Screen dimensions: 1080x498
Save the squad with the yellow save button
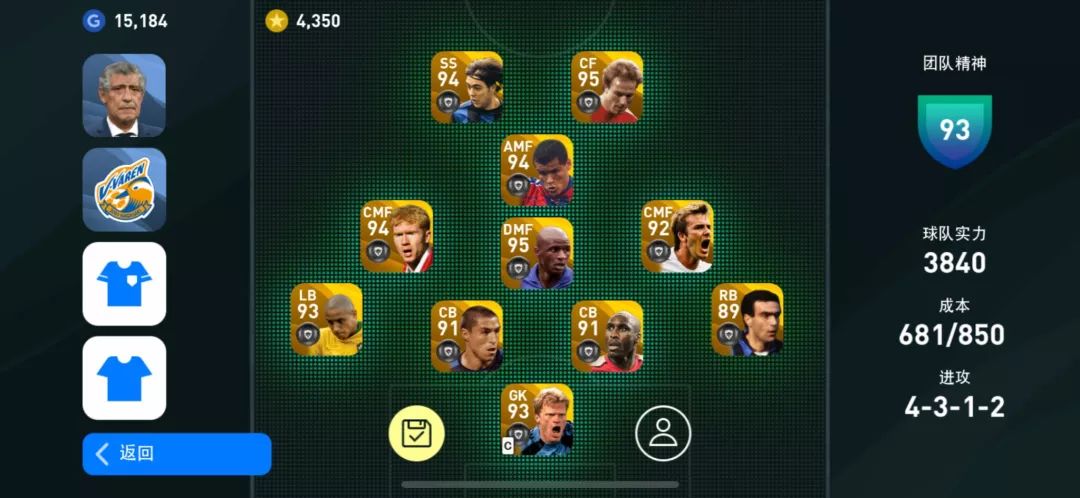point(416,433)
